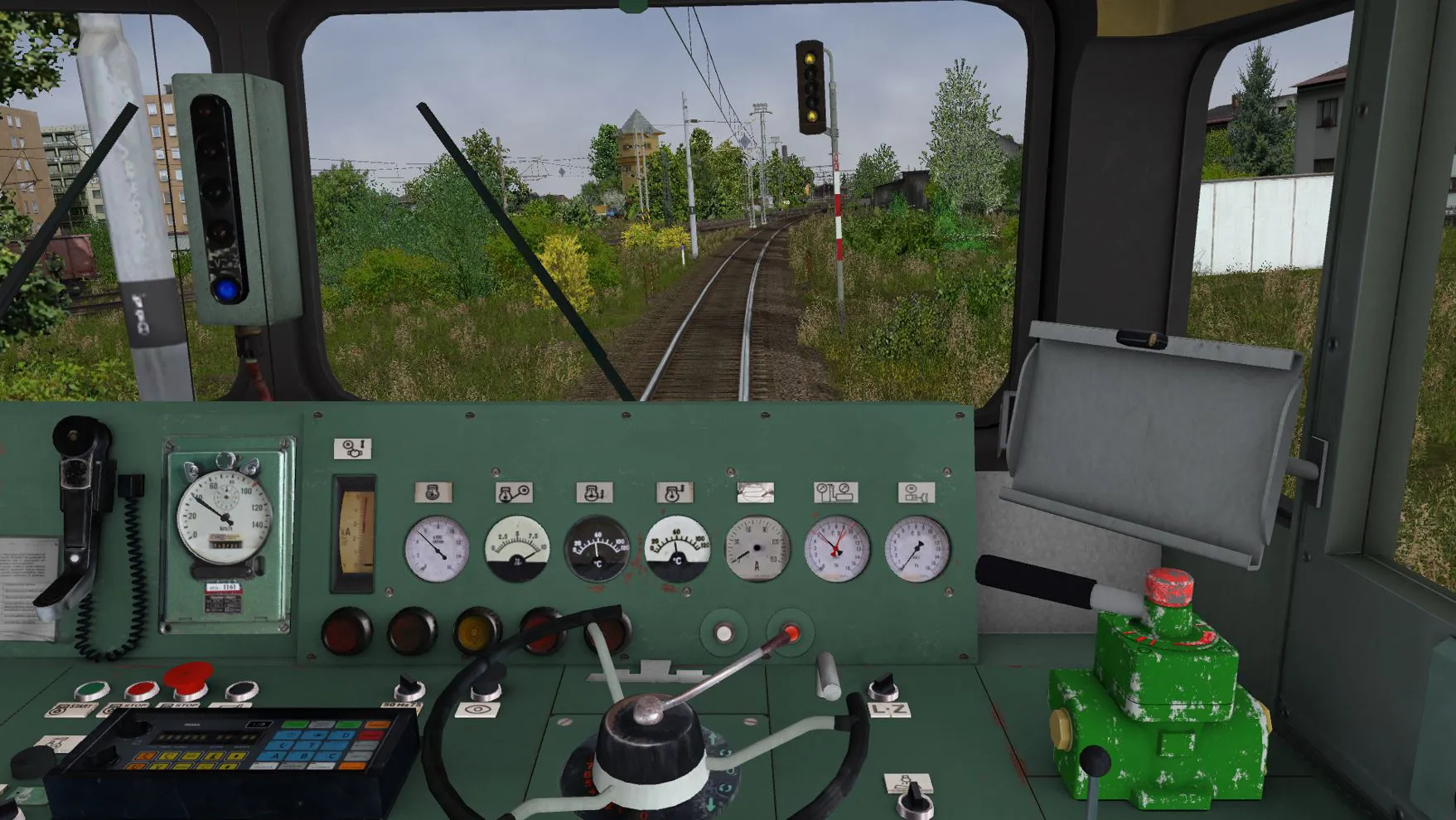This screenshot has height=820, width=1456.
Task: Click the glowing red pushbutton on the panel
Action: tap(791, 633)
